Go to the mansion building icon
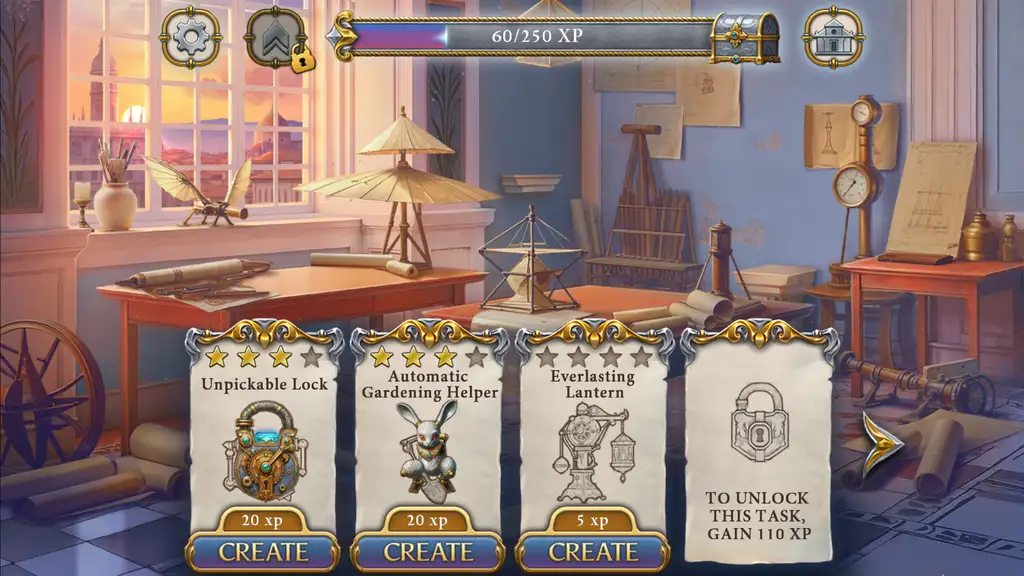1024x576 pixels. 833,38
